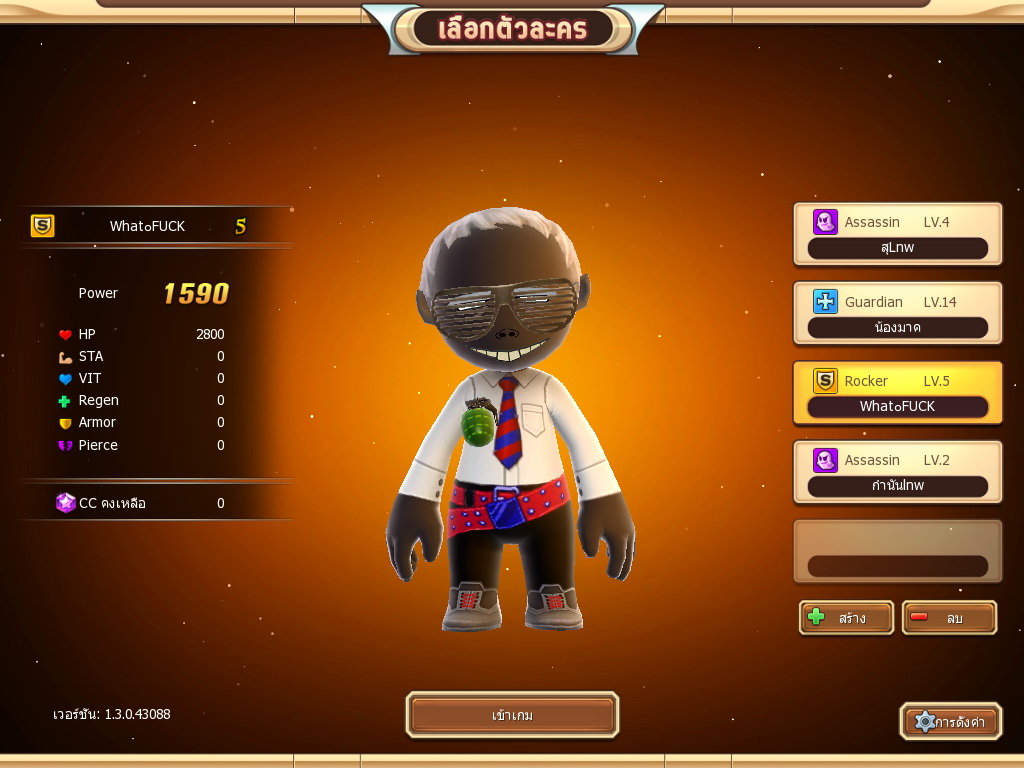The image size is (1024, 768).
Task: Delete character with the ลบ button
Action: [949, 618]
